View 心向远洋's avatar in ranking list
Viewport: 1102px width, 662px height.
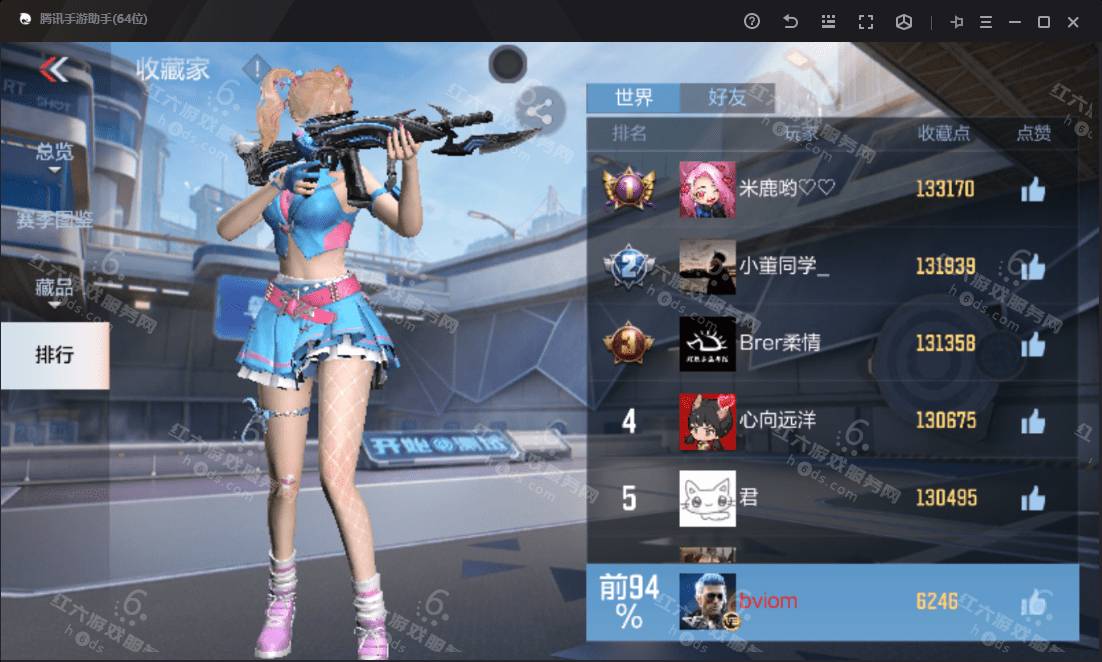[x=707, y=421]
